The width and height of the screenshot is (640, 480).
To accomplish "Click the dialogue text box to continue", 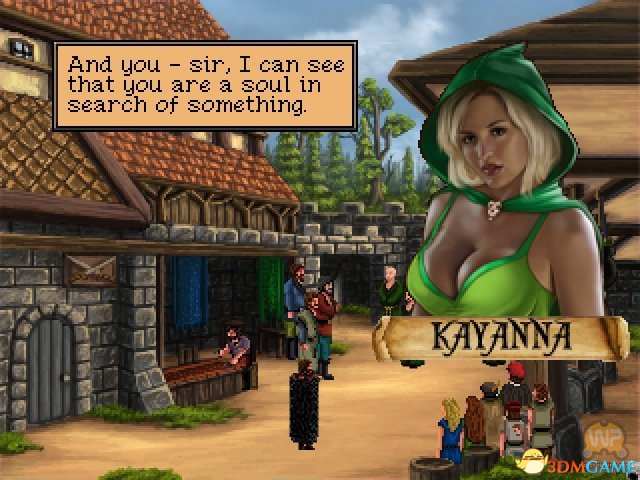I will pos(204,85).
